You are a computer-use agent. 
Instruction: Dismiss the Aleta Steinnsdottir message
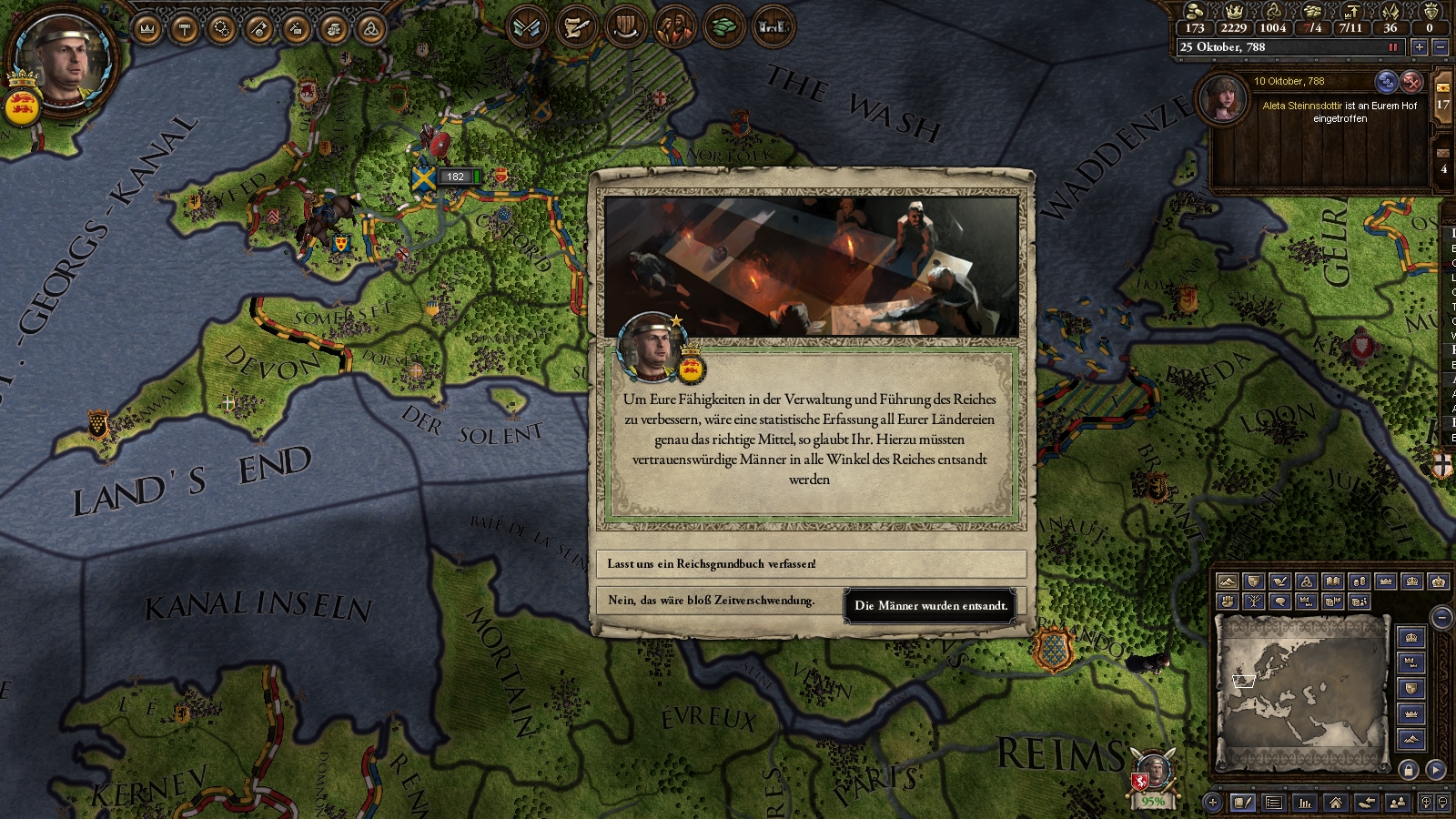click(1411, 82)
